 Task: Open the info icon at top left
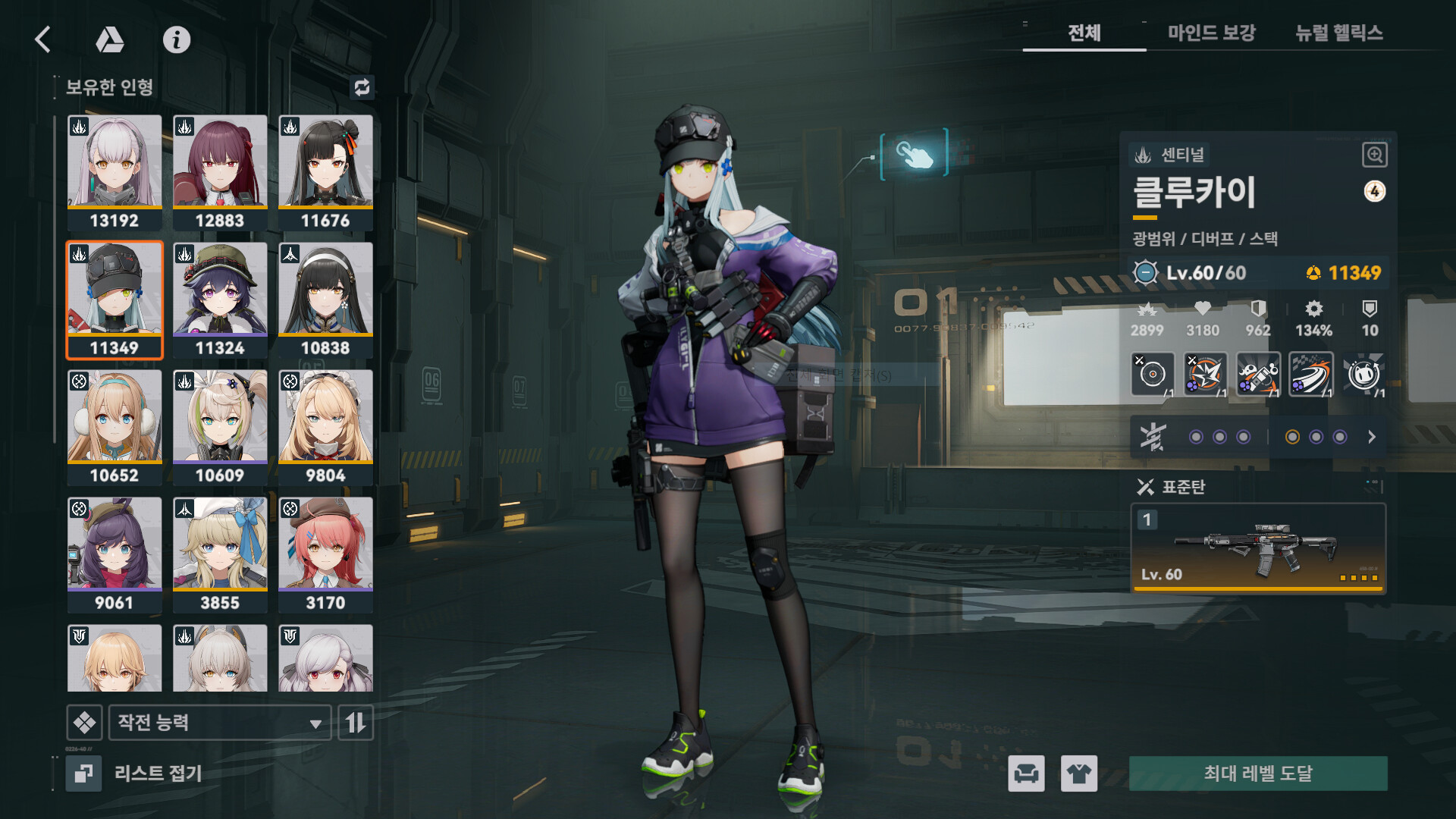tap(177, 39)
